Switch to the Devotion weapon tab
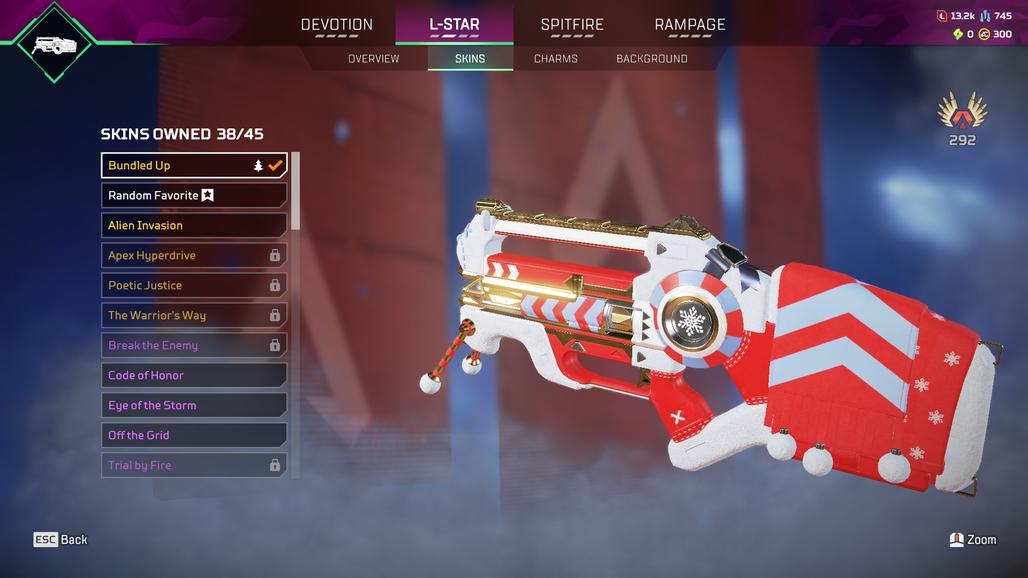Screen dimensions: 1028x578 point(337,25)
